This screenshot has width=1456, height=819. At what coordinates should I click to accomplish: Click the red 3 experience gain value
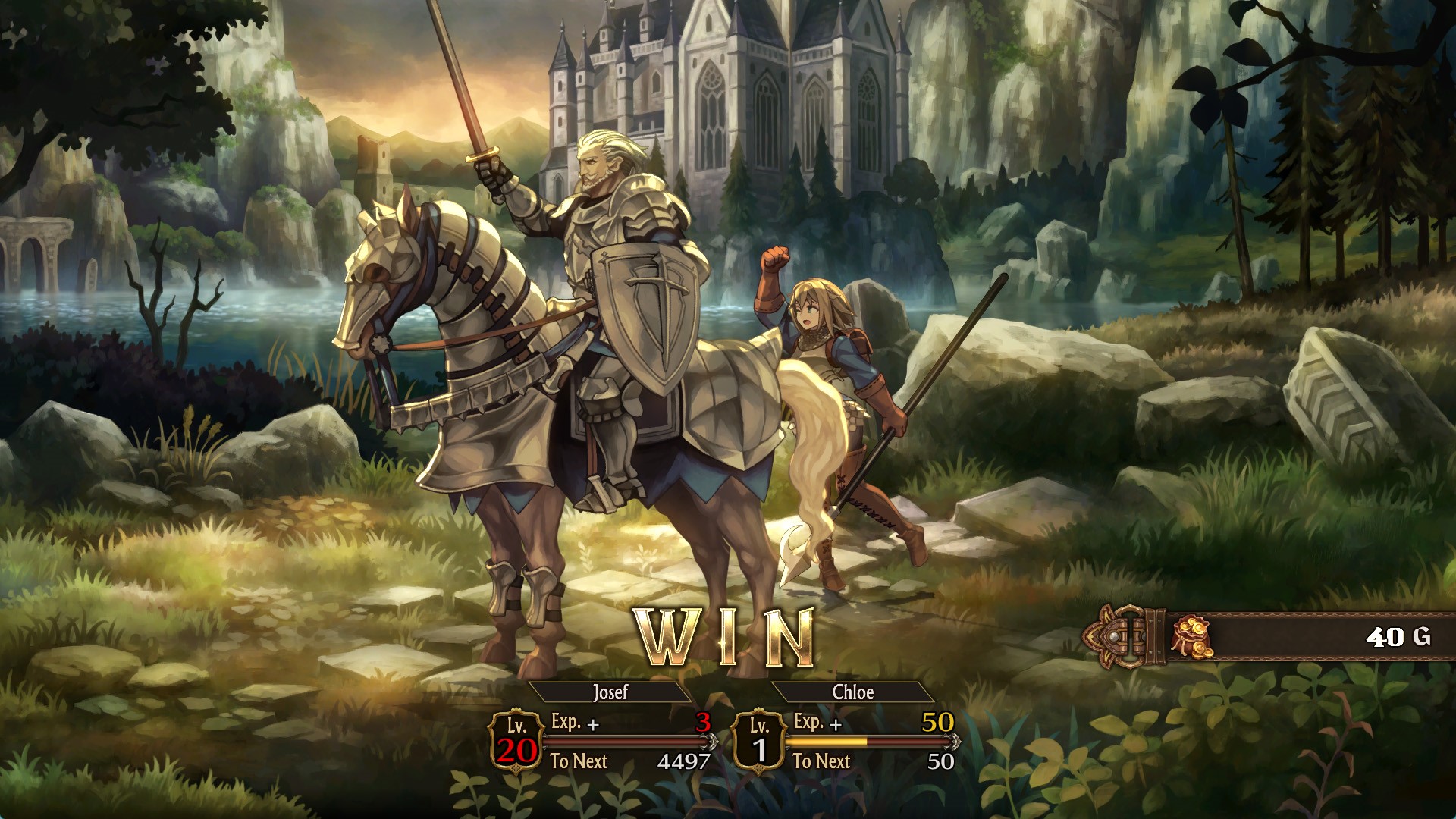click(704, 723)
